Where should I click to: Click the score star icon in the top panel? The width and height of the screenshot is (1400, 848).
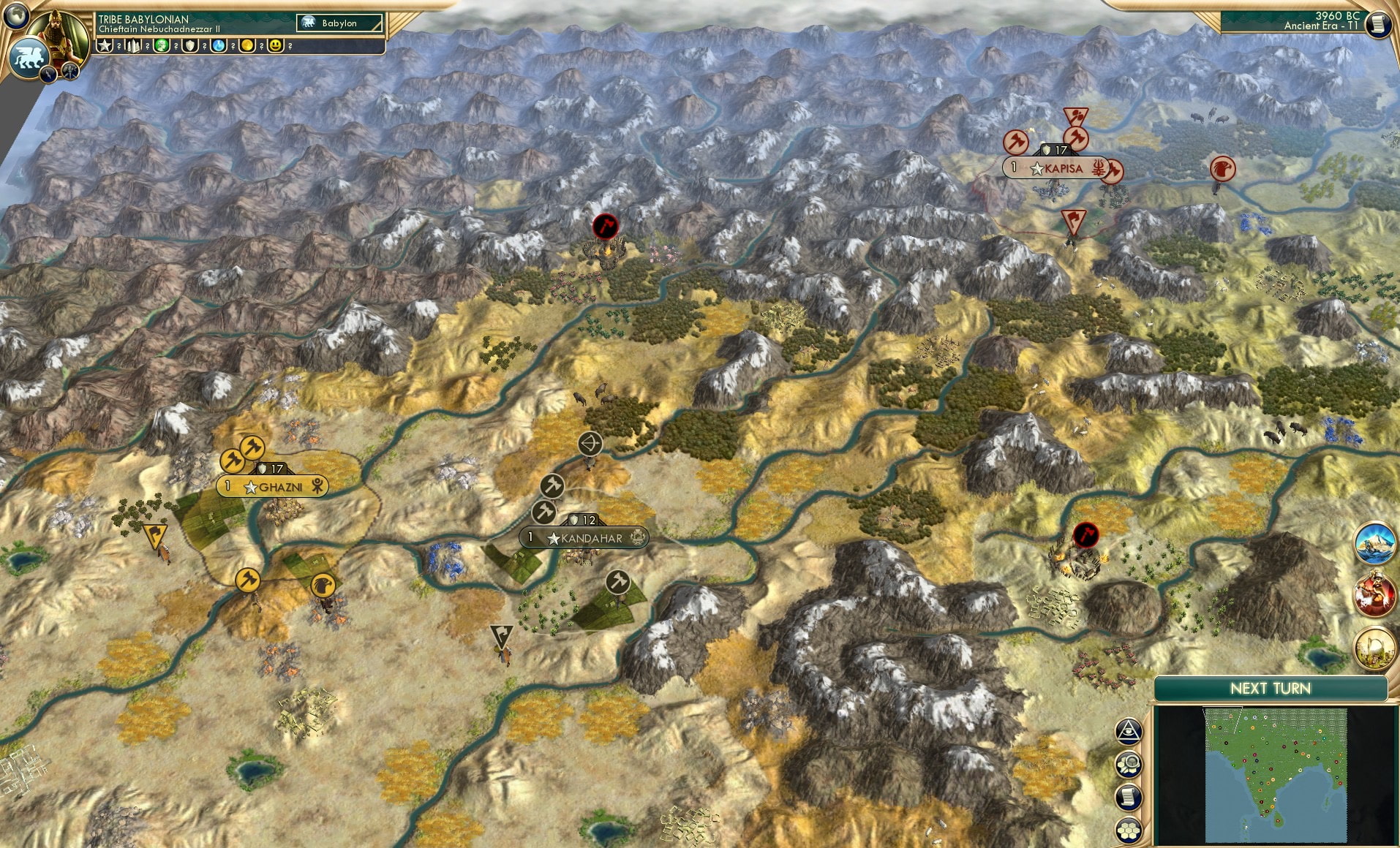tap(105, 46)
